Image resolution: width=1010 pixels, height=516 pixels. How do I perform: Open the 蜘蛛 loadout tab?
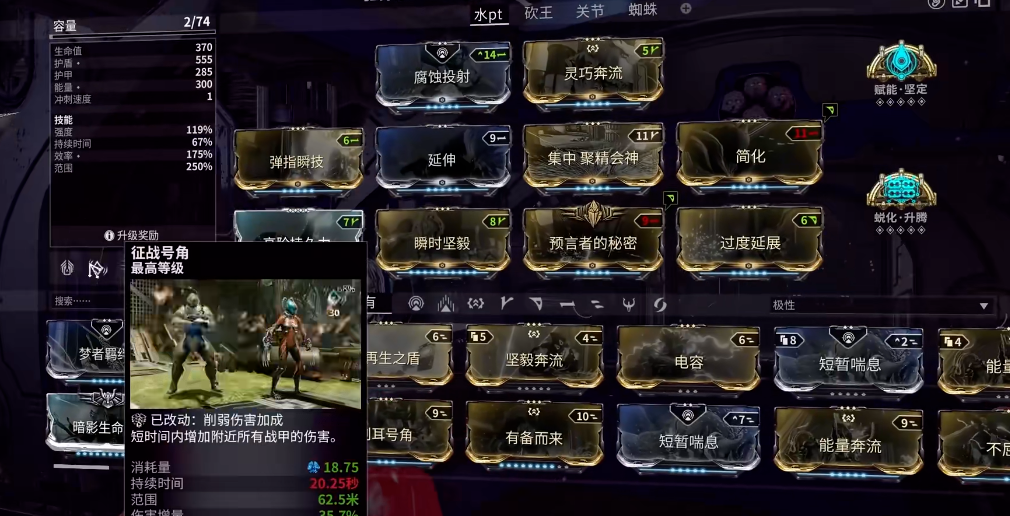click(643, 12)
